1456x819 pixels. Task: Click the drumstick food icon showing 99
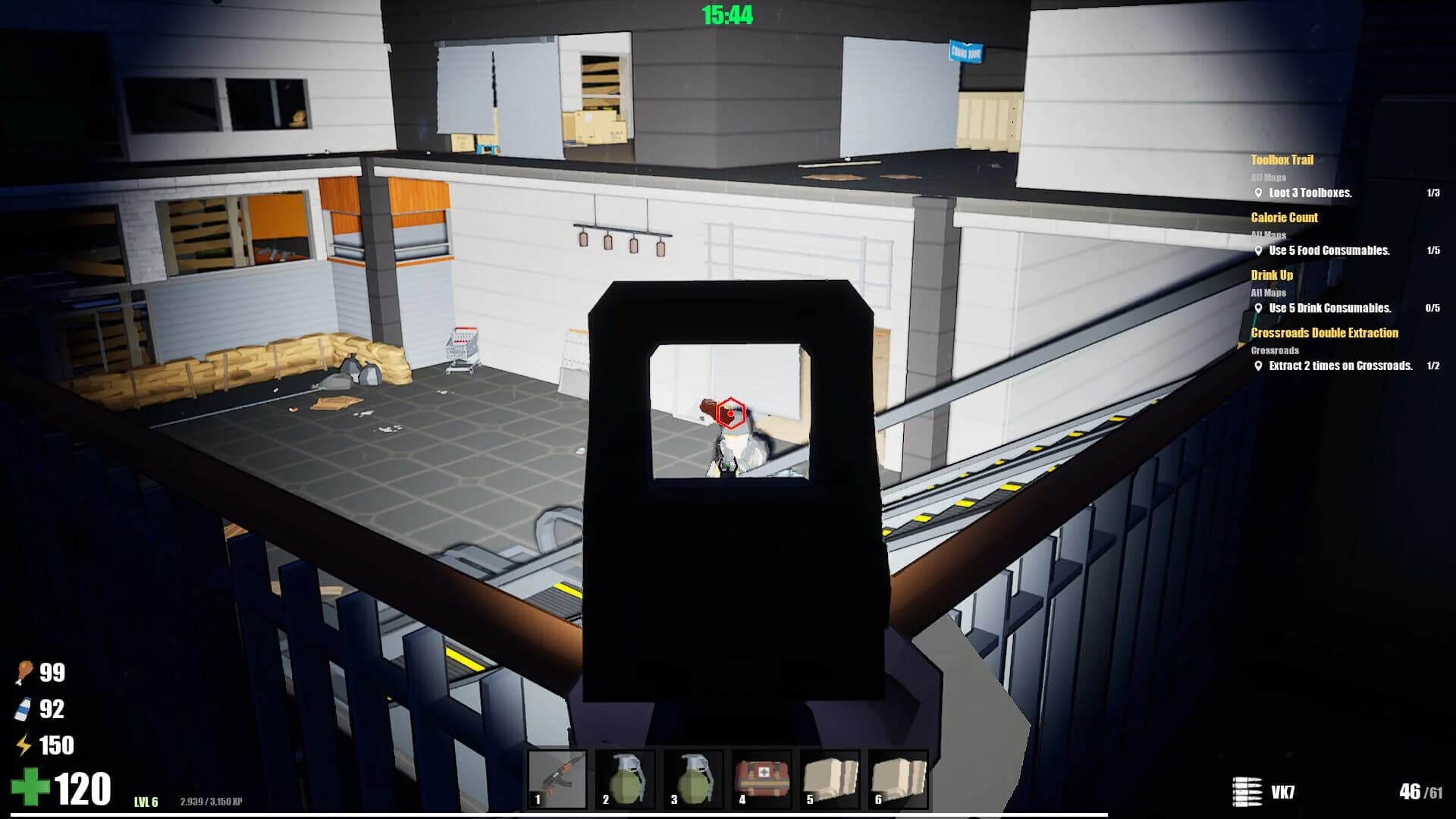(x=25, y=673)
